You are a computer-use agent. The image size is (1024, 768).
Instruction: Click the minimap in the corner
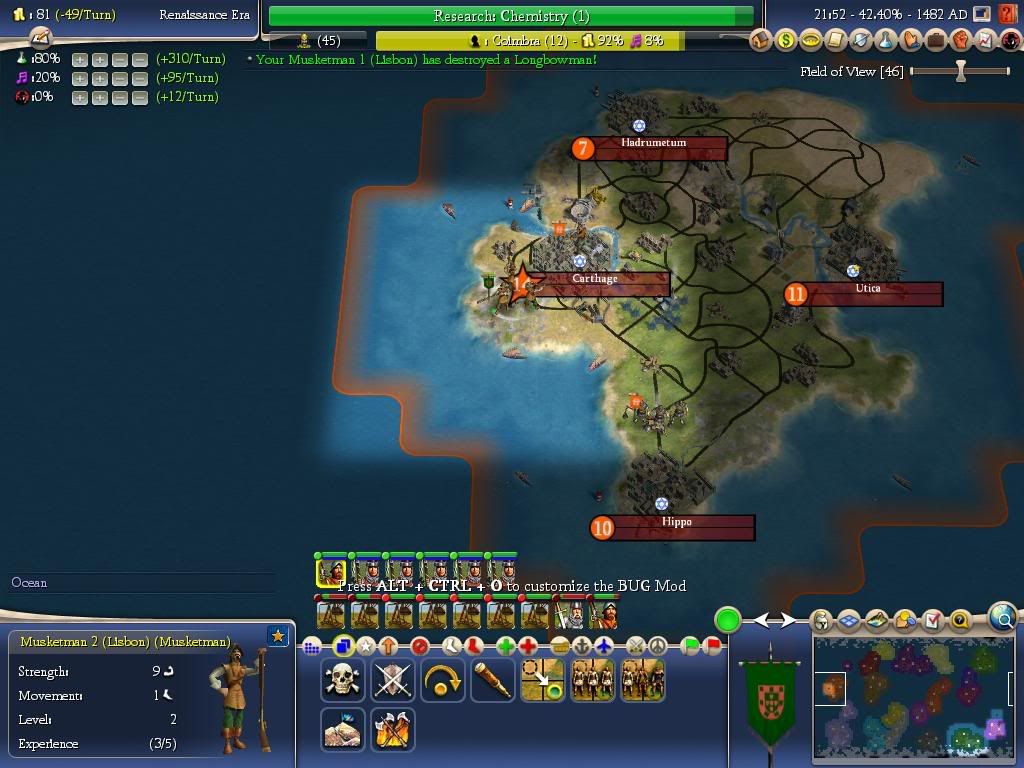click(912, 697)
